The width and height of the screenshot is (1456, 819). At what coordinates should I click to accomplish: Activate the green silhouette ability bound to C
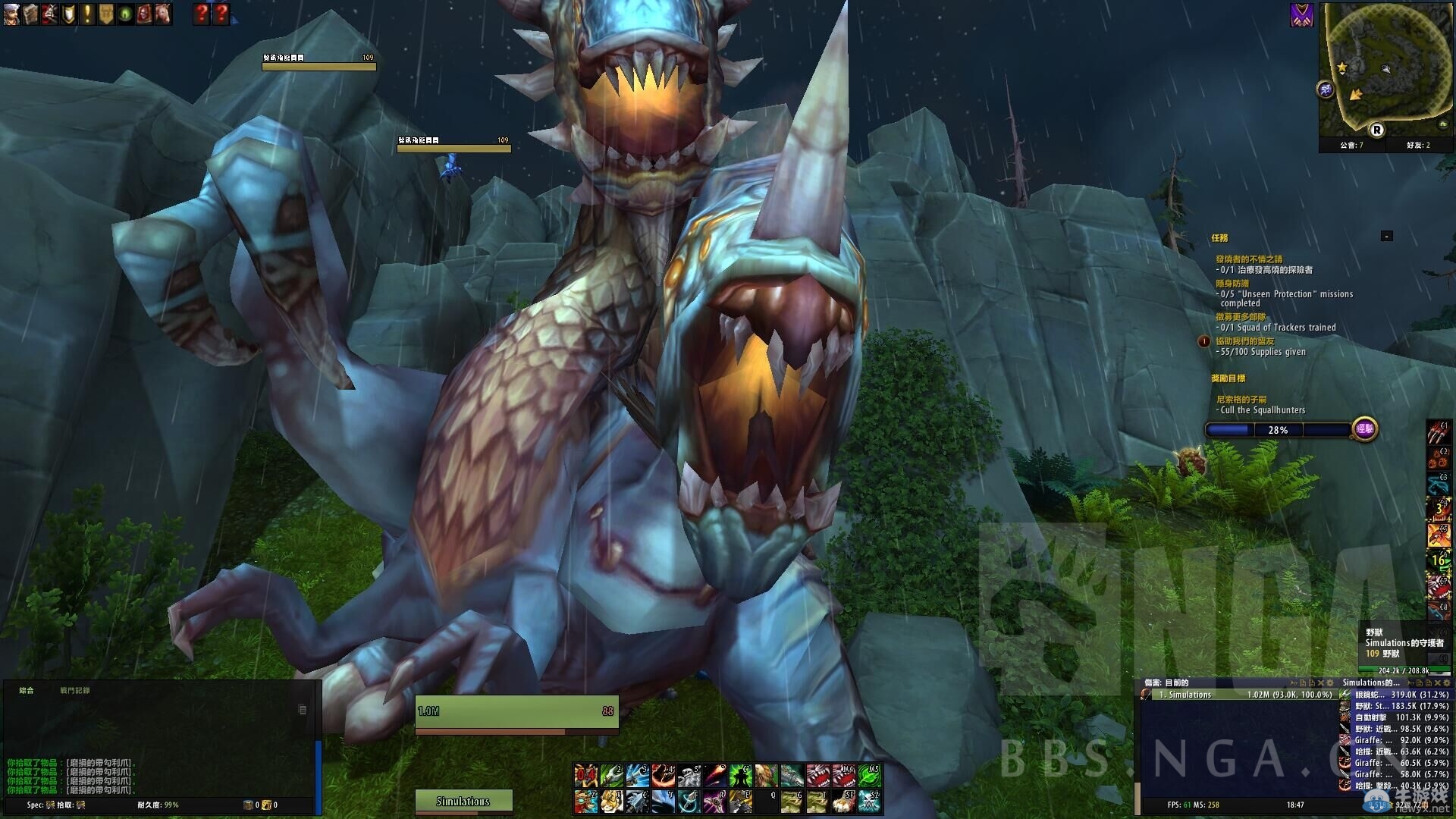741,776
